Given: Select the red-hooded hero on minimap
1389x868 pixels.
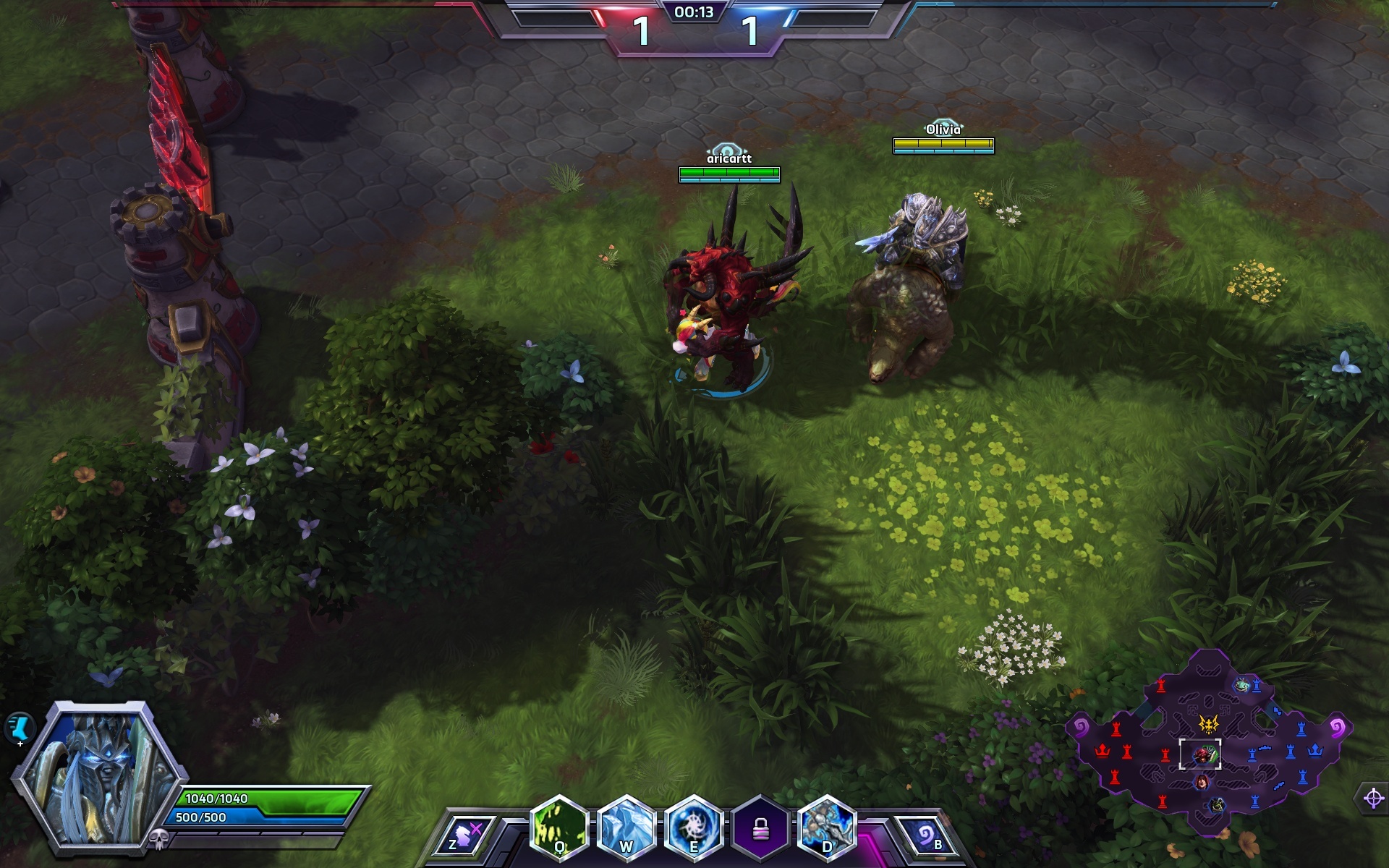Looking at the screenshot, I should pyautogui.click(x=1202, y=782).
